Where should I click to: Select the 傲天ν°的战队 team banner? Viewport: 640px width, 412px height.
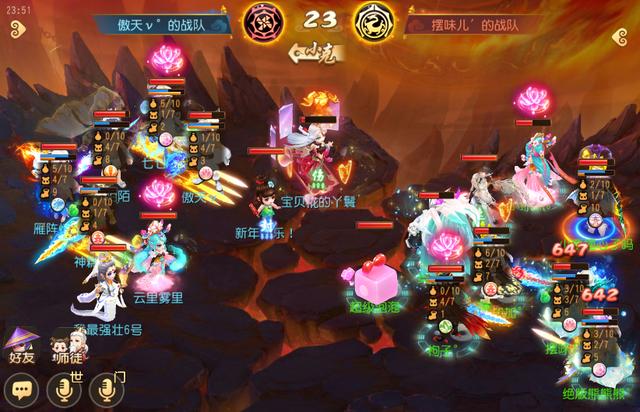pos(162,21)
